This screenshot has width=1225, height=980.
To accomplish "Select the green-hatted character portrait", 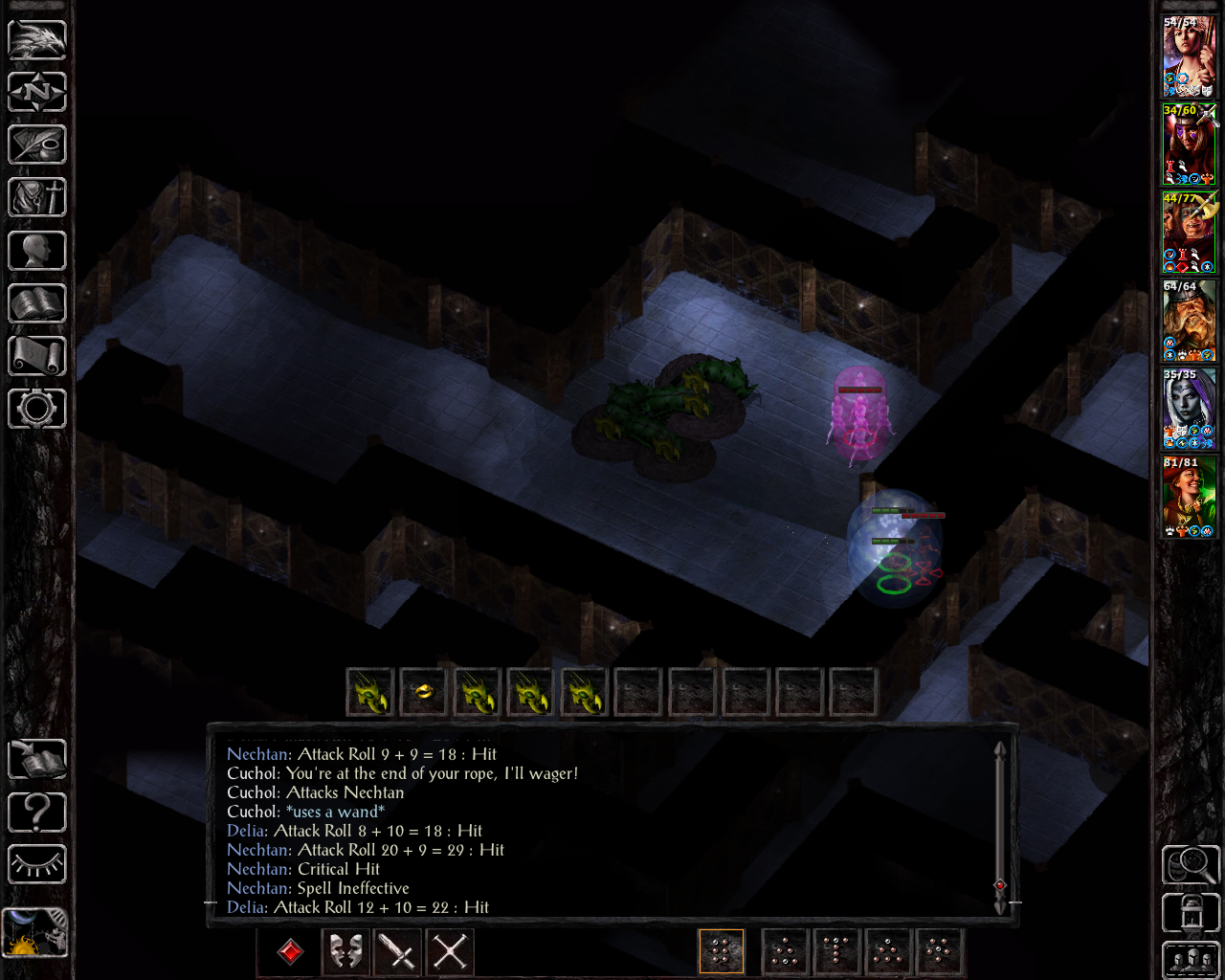I will 1189,498.
